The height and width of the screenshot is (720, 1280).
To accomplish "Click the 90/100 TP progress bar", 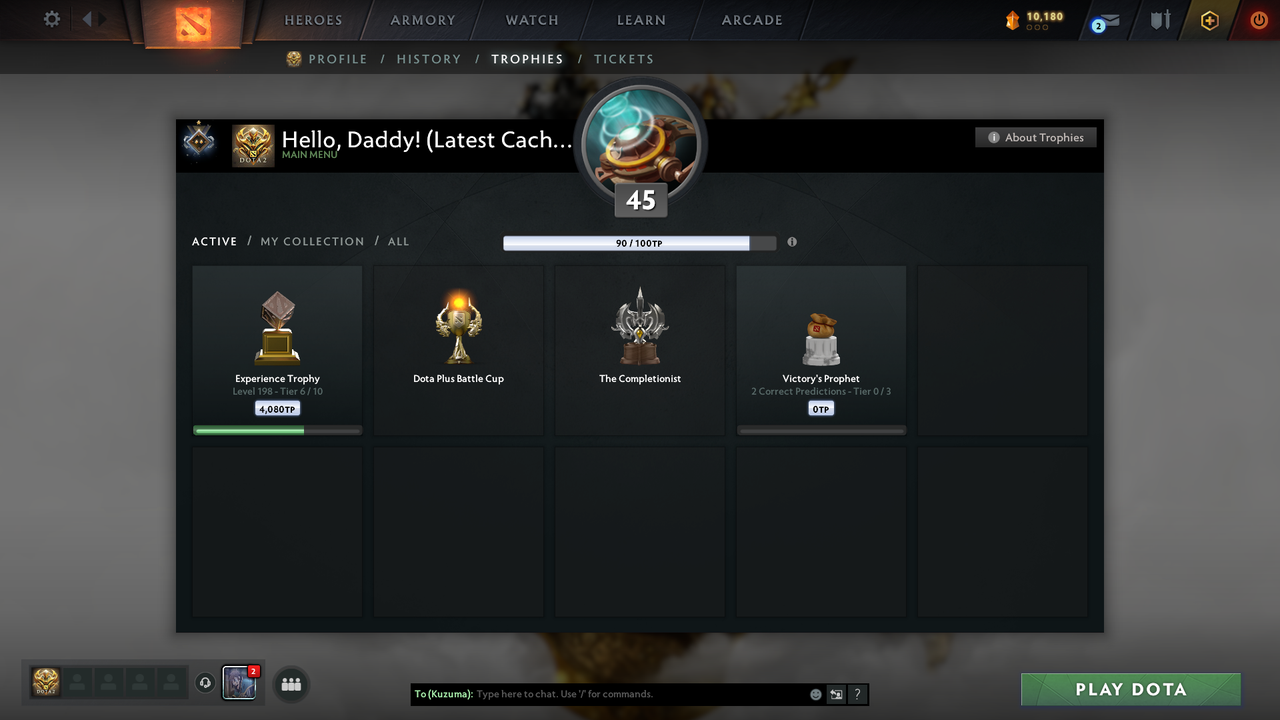I will coord(626,242).
